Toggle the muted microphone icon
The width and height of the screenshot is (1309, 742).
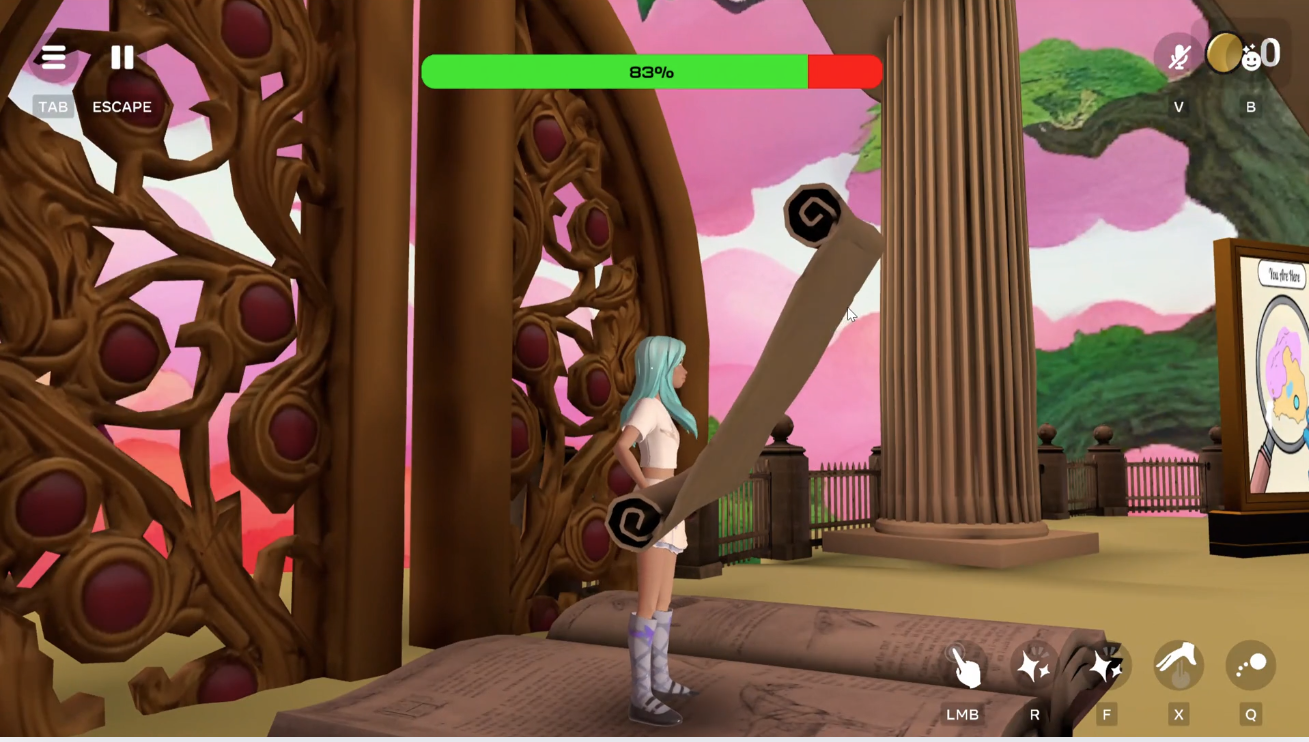[1179, 56]
